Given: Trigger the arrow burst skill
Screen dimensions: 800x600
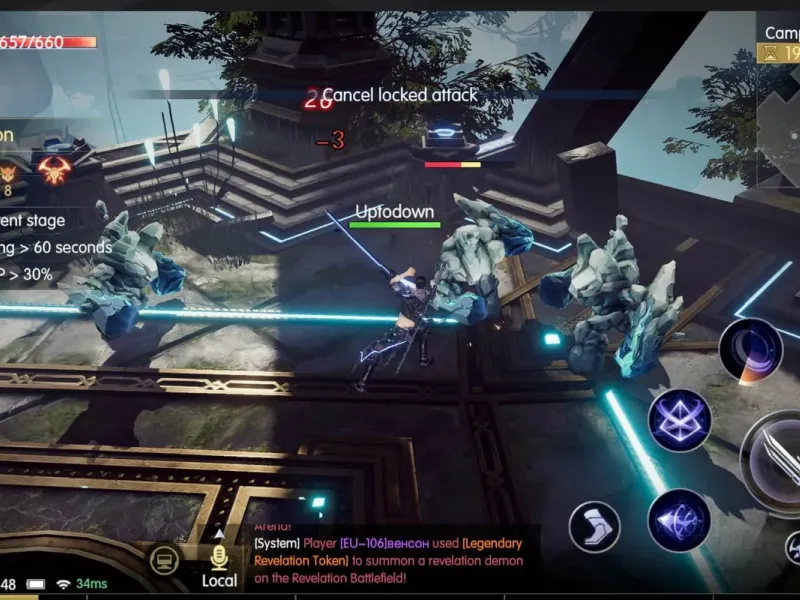Looking at the screenshot, I should [679, 520].
